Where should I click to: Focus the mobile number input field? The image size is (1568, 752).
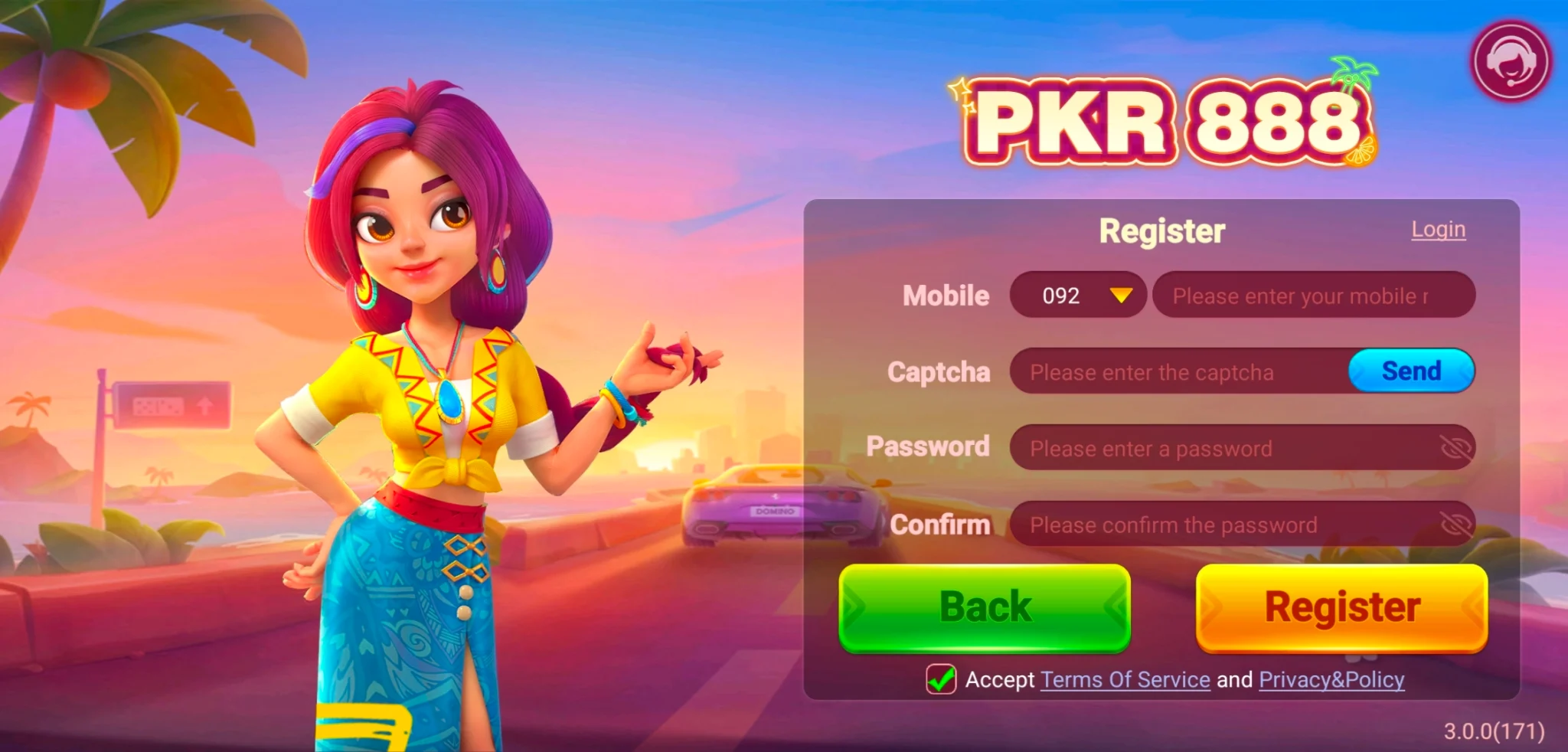click(1312, 296)
